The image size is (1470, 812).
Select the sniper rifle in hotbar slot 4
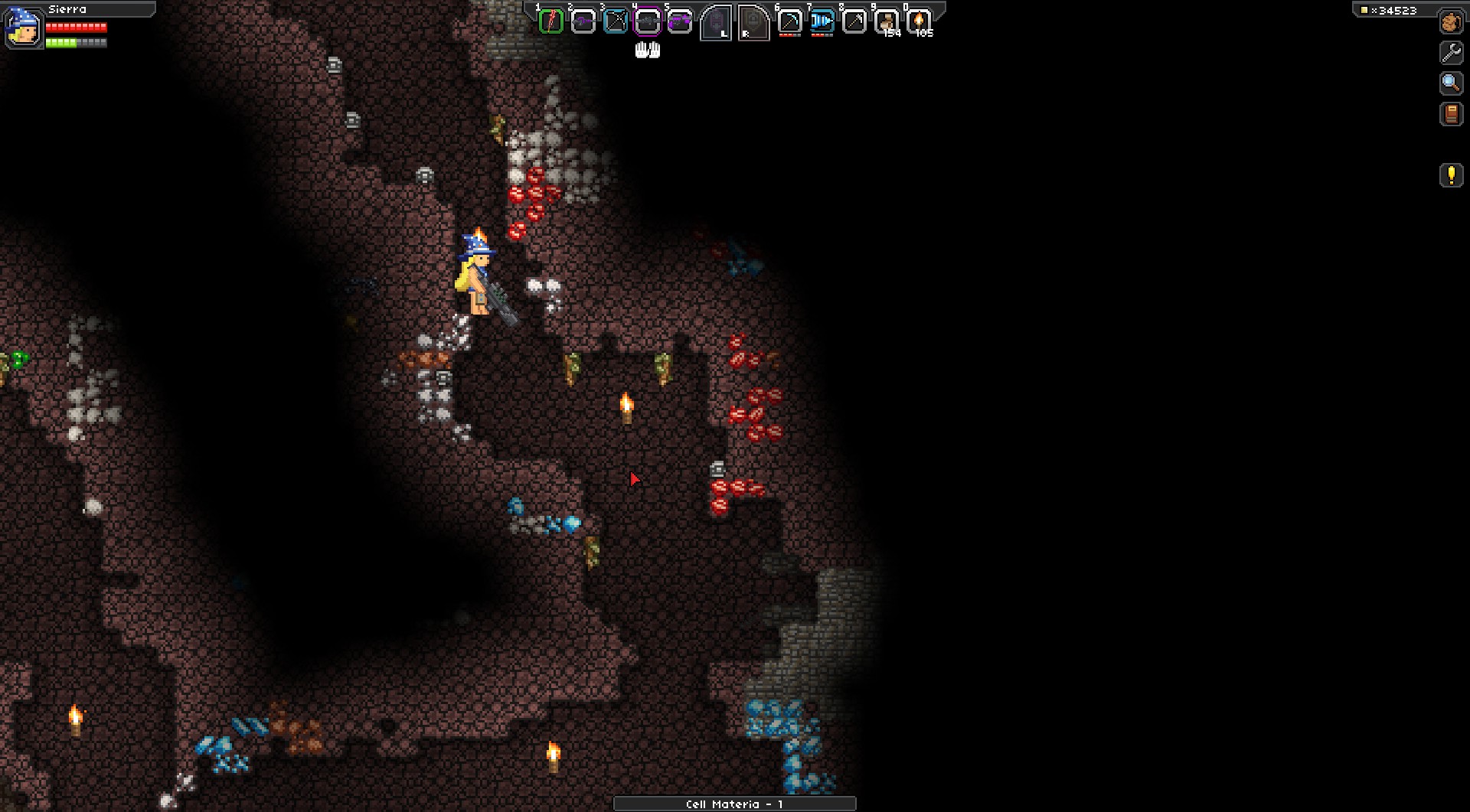point(648,21)
